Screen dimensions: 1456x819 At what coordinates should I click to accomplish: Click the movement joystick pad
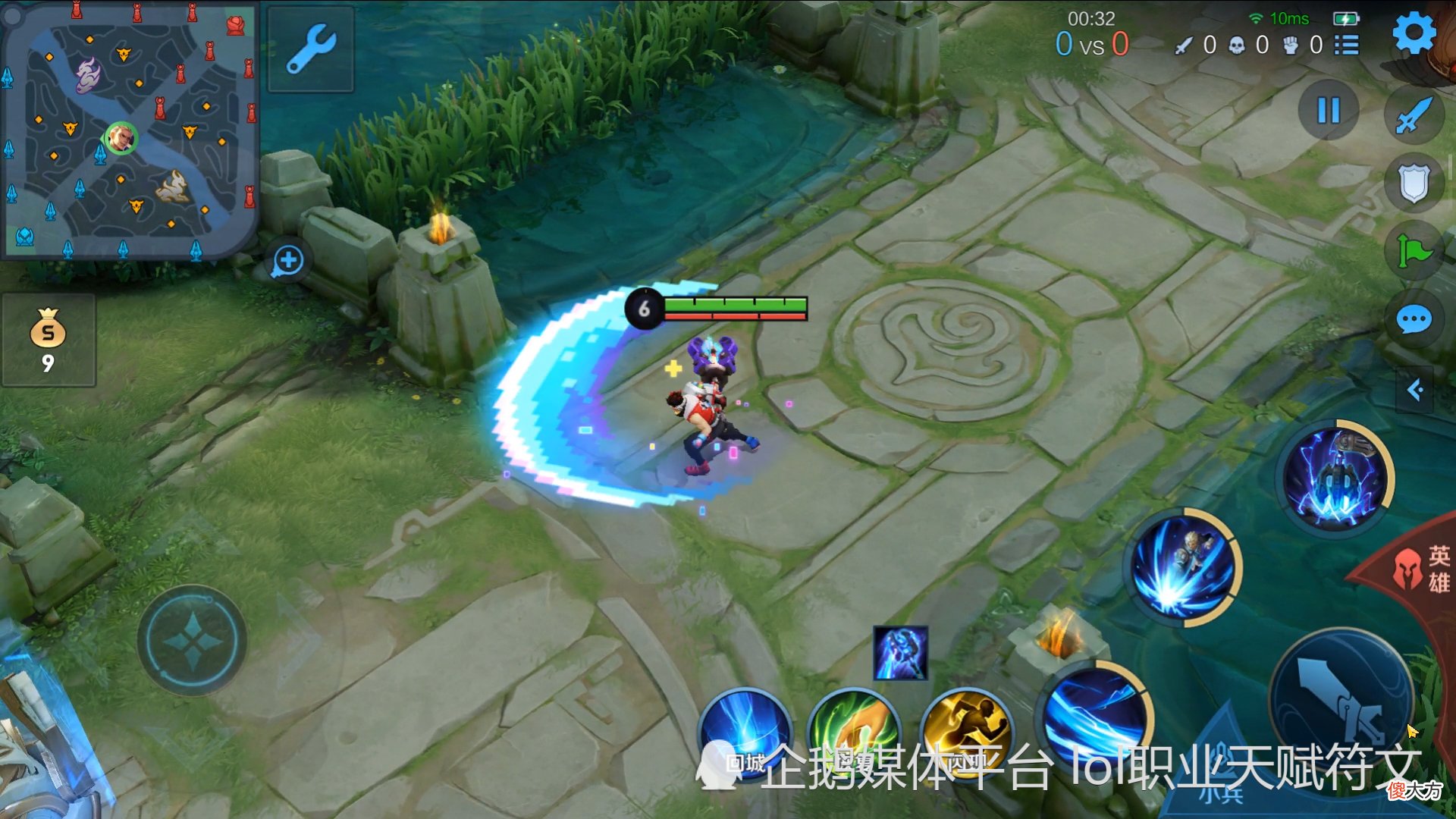tap(192, 641)
